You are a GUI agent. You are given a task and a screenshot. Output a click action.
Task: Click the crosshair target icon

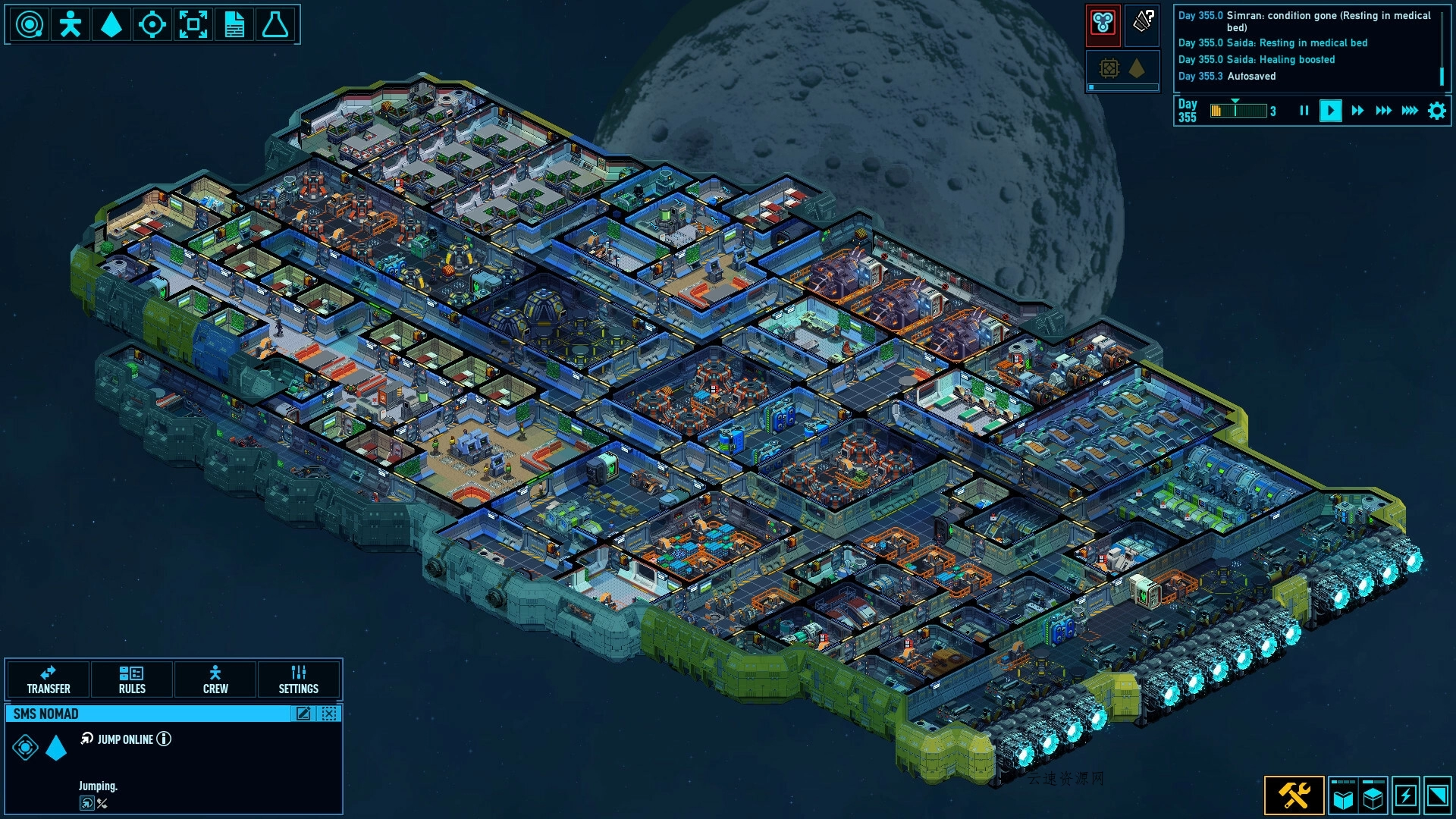point(152,25)
